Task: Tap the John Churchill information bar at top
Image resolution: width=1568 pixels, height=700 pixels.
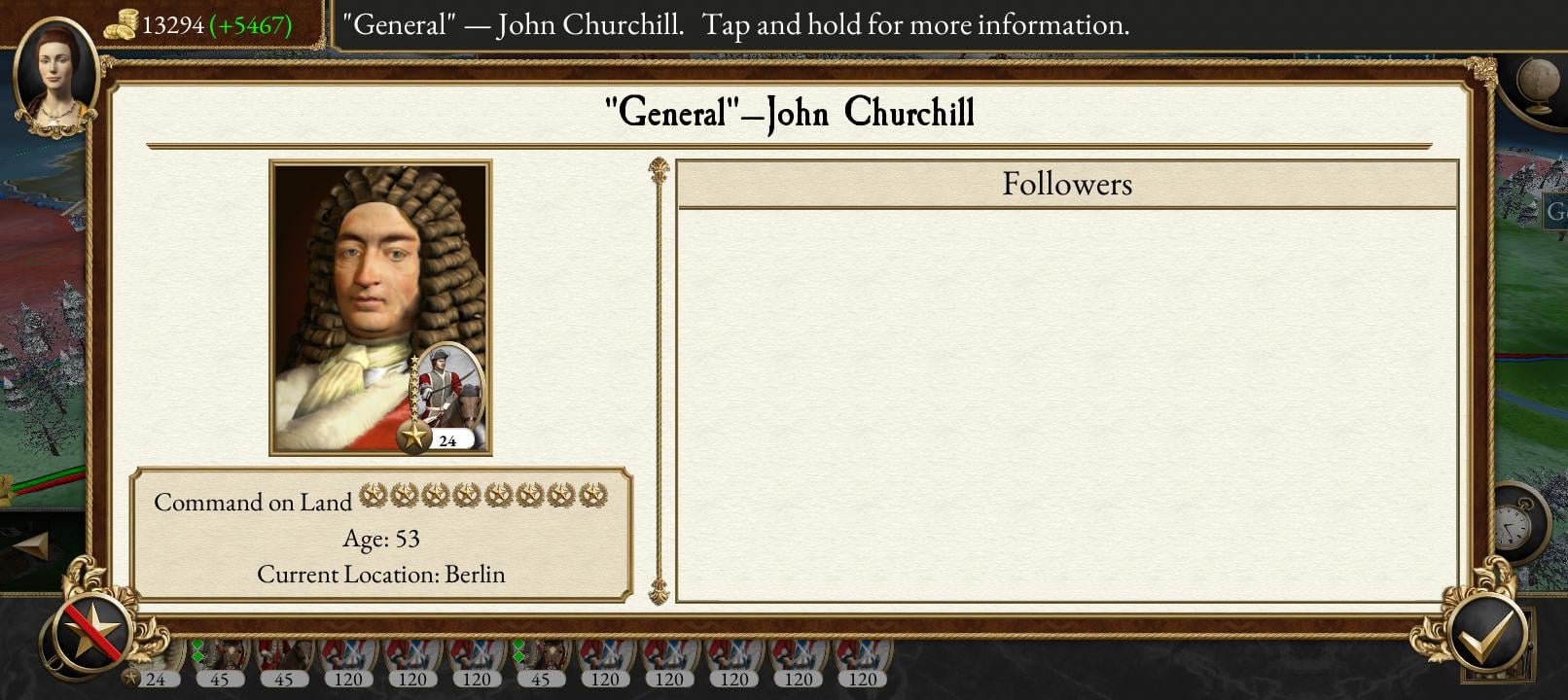Action: point(736,25)
